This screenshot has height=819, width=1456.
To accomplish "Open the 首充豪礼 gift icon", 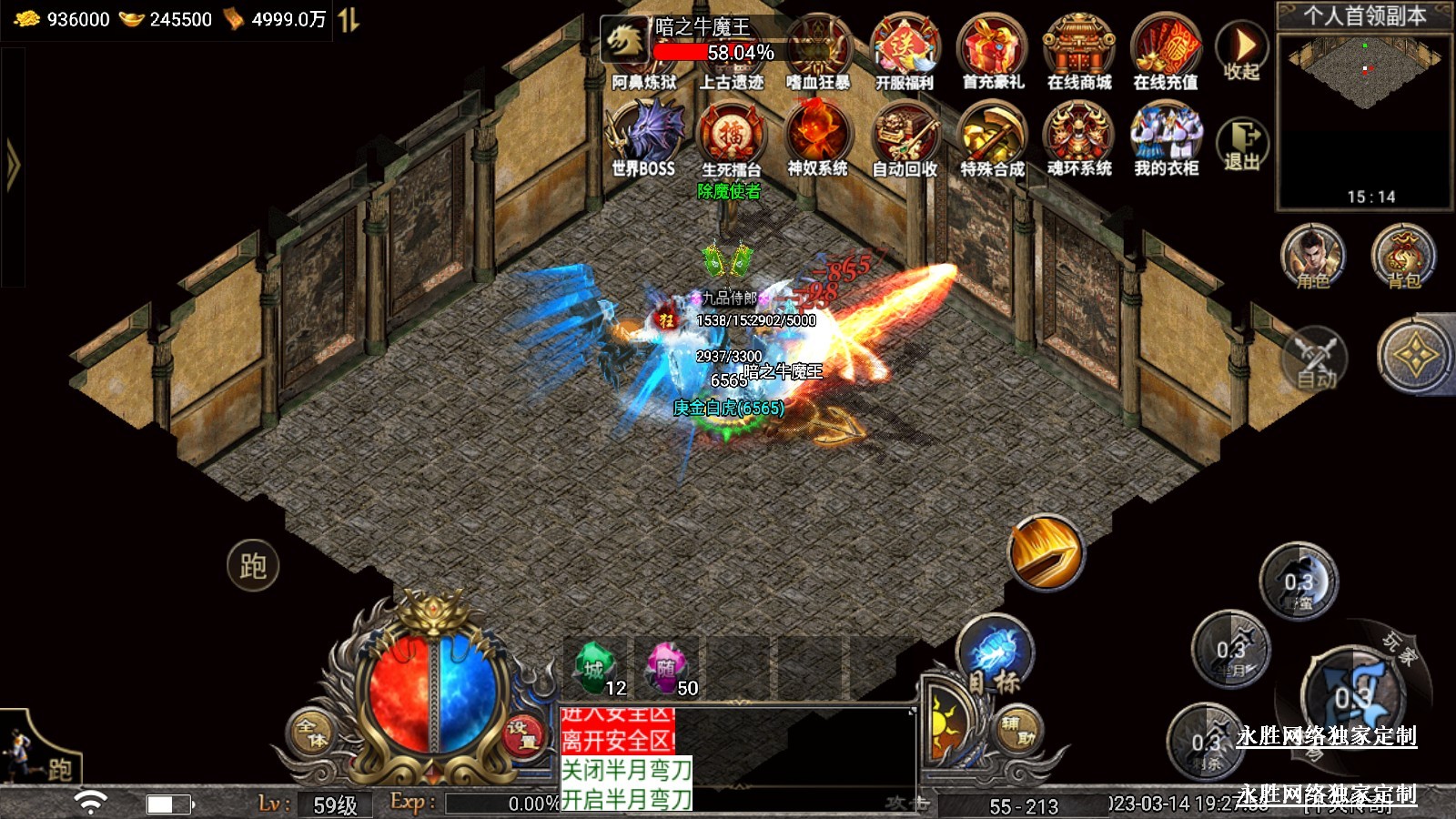I will click(x=992, y=50).
